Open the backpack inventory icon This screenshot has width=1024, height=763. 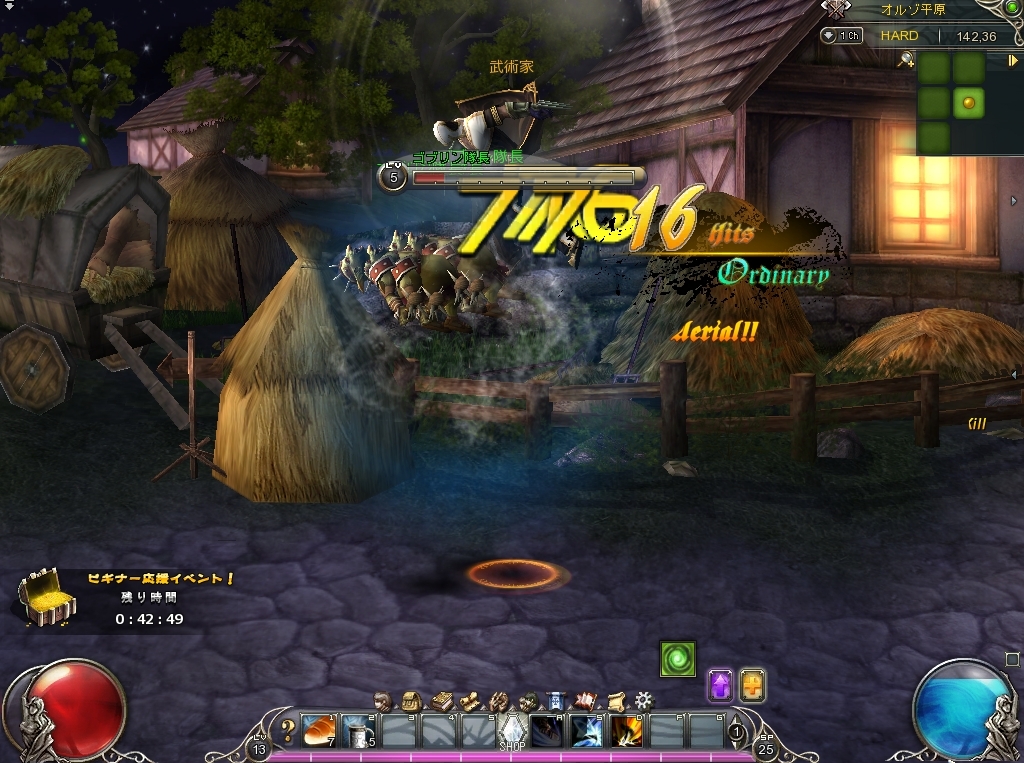pyautogui.click(x=411, y=699)
